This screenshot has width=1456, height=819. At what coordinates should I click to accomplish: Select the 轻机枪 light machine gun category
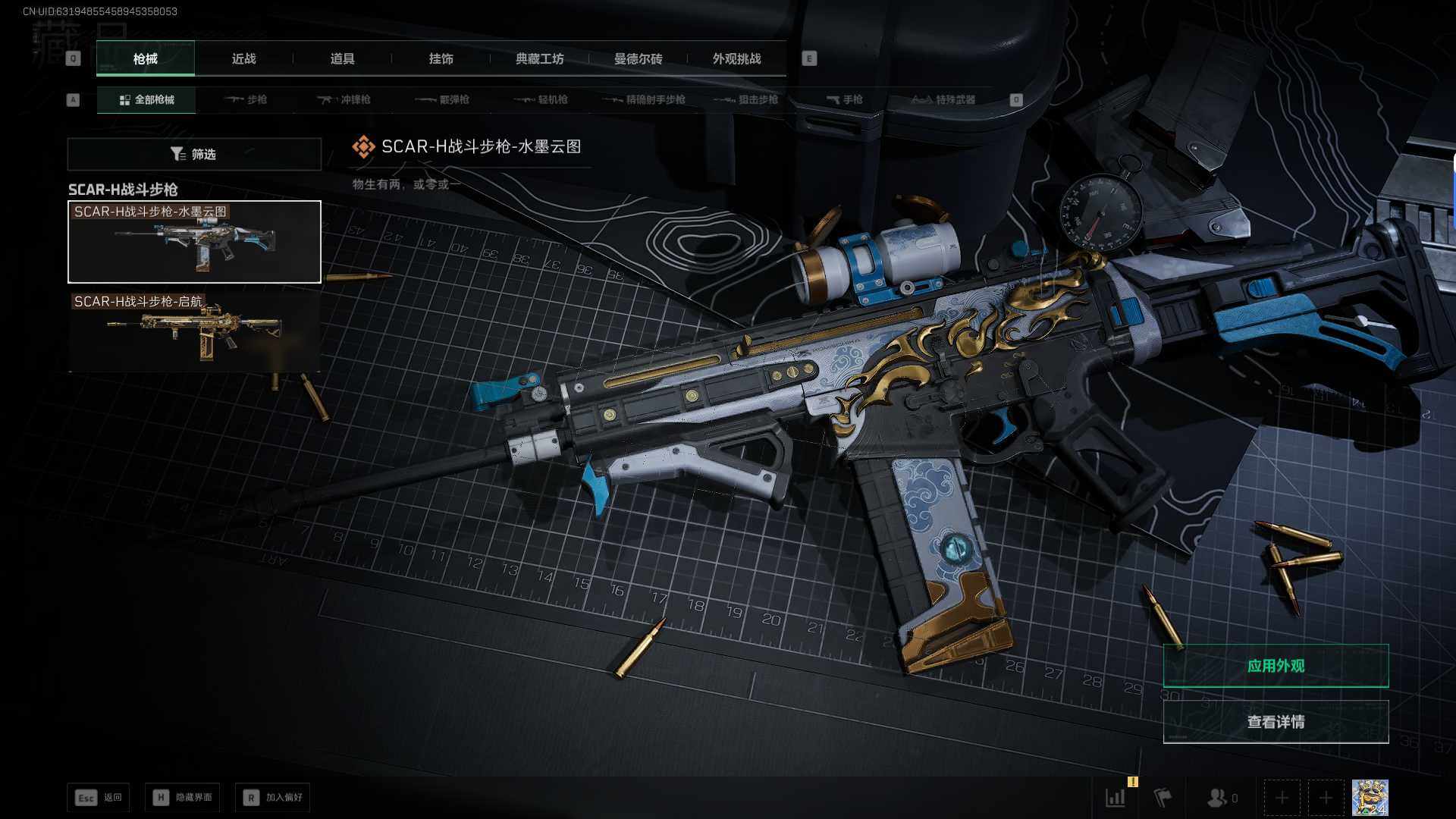[x=541, y=100]
